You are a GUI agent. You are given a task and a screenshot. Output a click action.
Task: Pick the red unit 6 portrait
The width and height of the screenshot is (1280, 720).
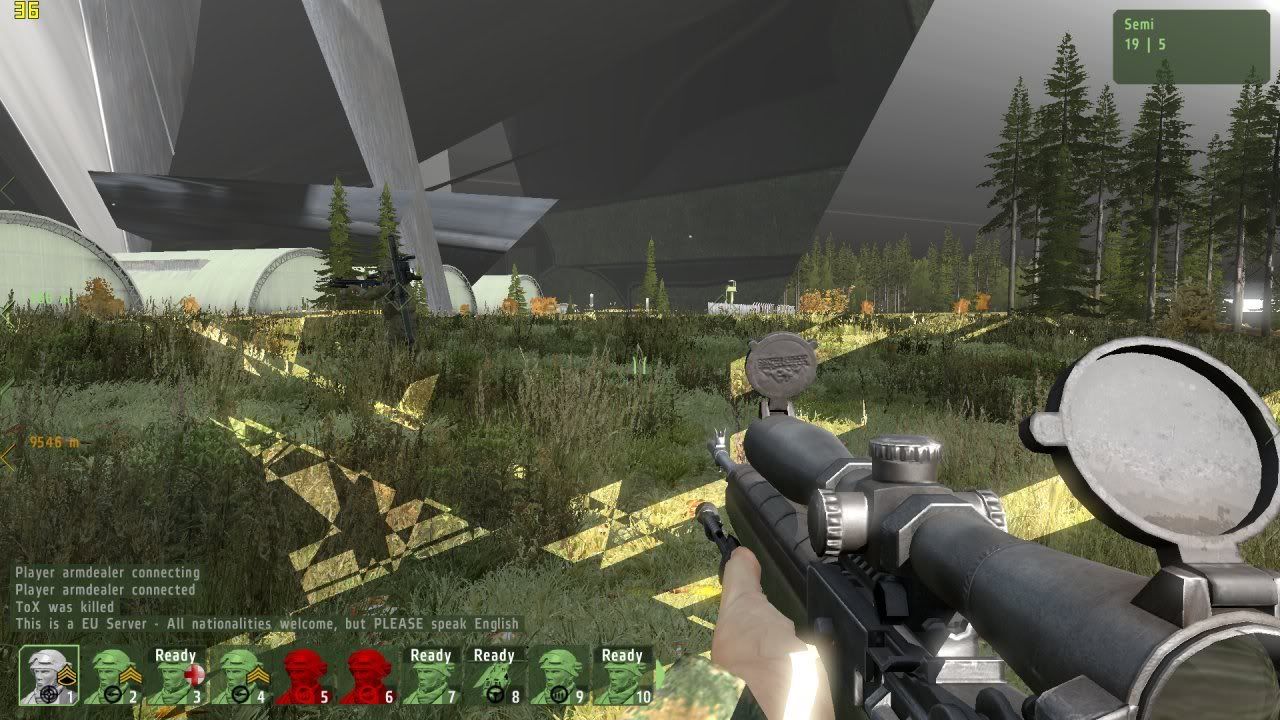[365, 677]
